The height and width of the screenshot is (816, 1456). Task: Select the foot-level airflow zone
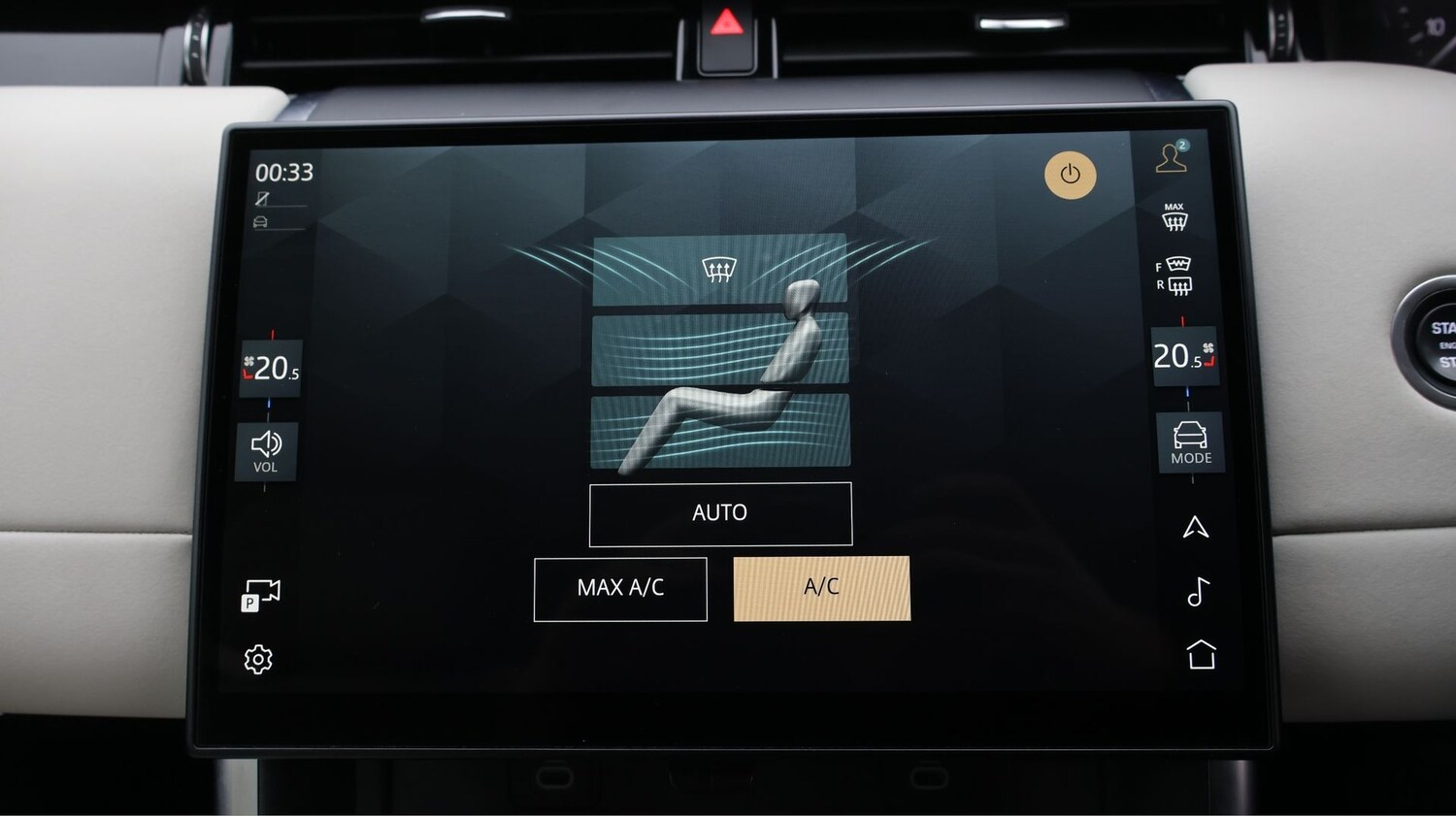pyautogui.click(x=719, y=430)
